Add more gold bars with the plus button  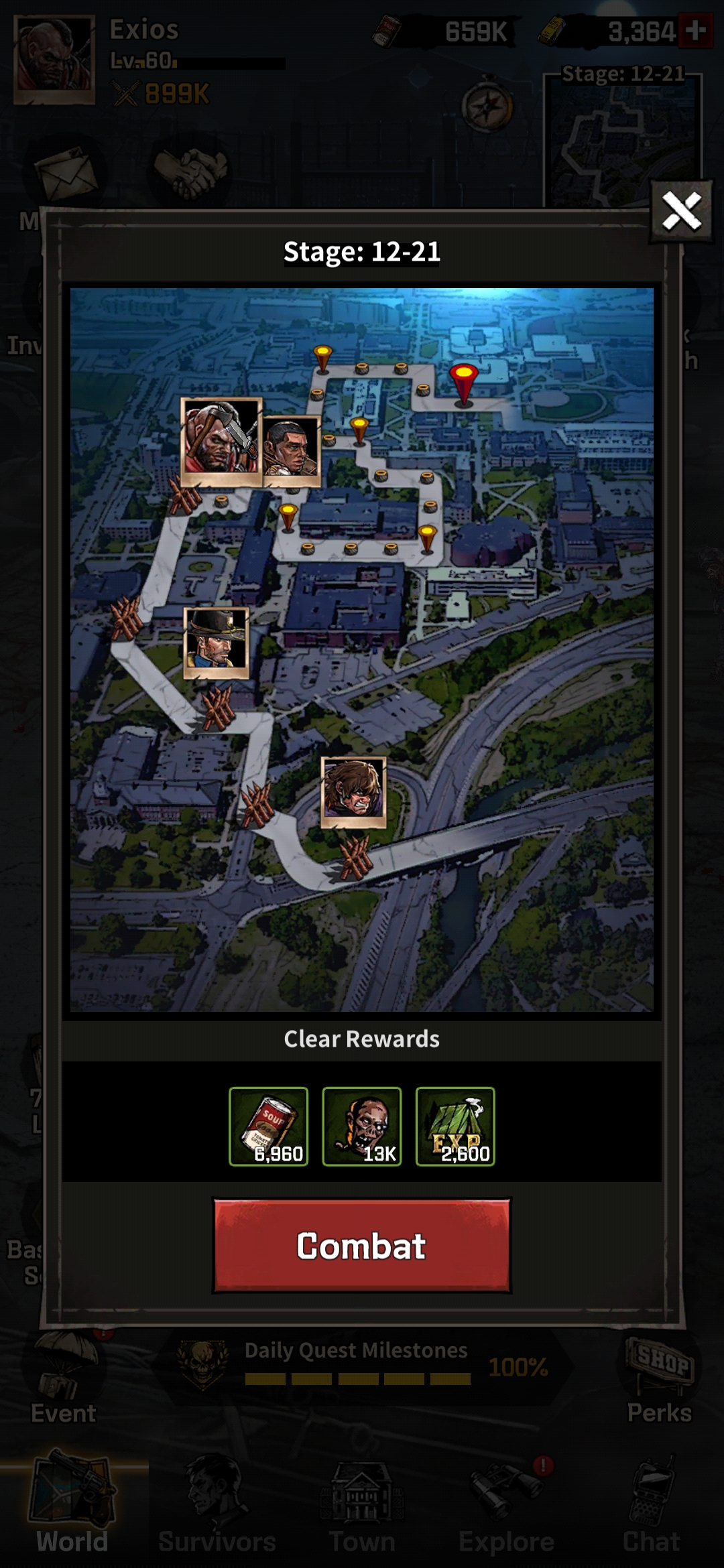pos(695,31)
